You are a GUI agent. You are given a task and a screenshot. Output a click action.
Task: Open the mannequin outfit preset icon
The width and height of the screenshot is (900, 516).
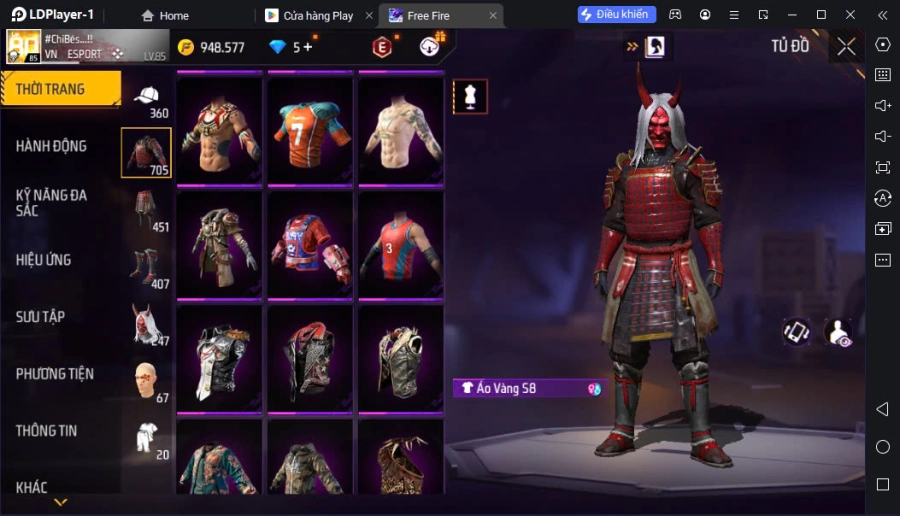coord(470,96)
